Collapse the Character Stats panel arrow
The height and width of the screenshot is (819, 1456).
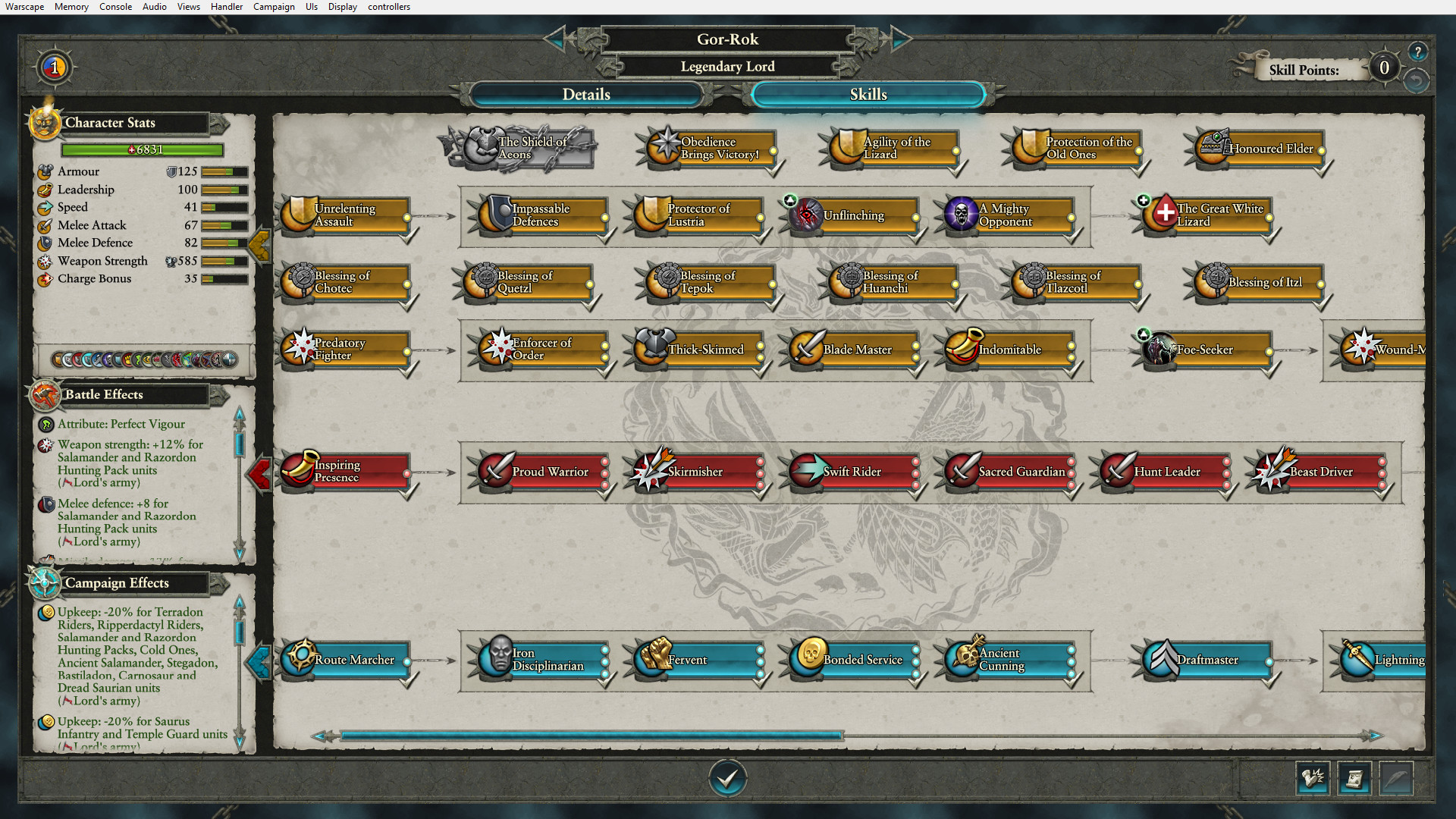click(x=260, y=243)
